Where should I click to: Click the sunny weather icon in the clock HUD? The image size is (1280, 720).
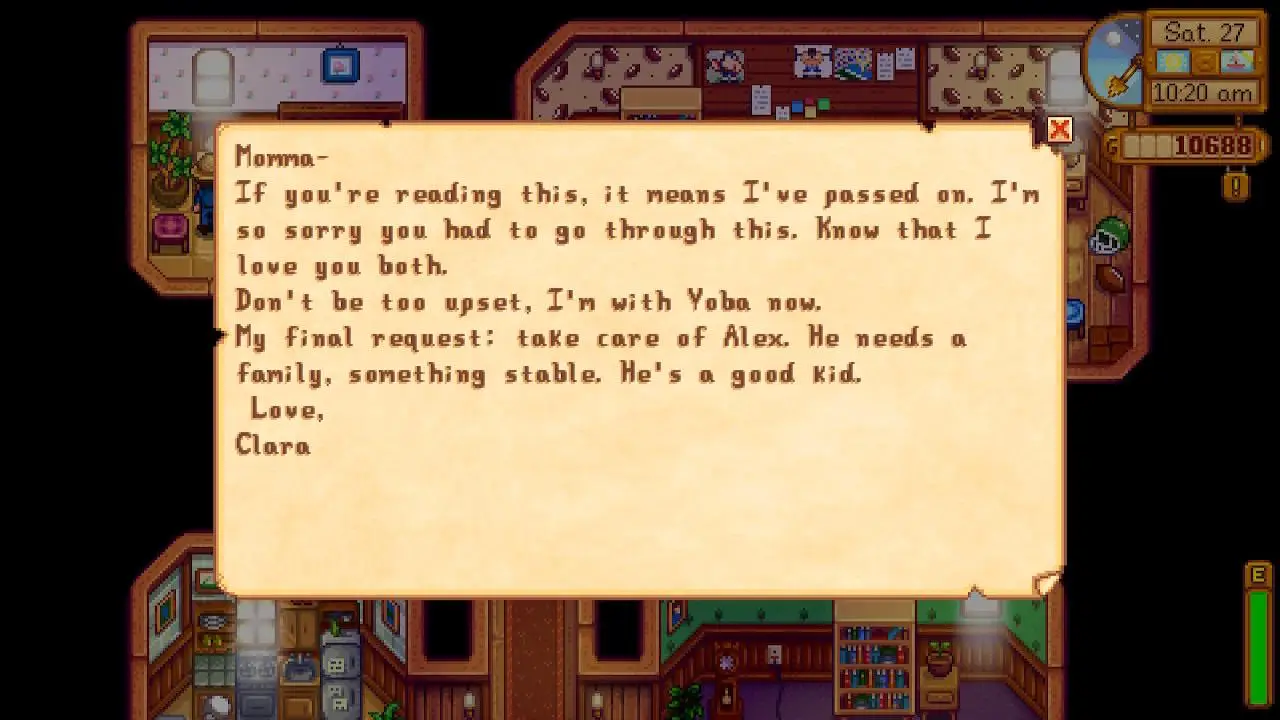[1172, 62]
